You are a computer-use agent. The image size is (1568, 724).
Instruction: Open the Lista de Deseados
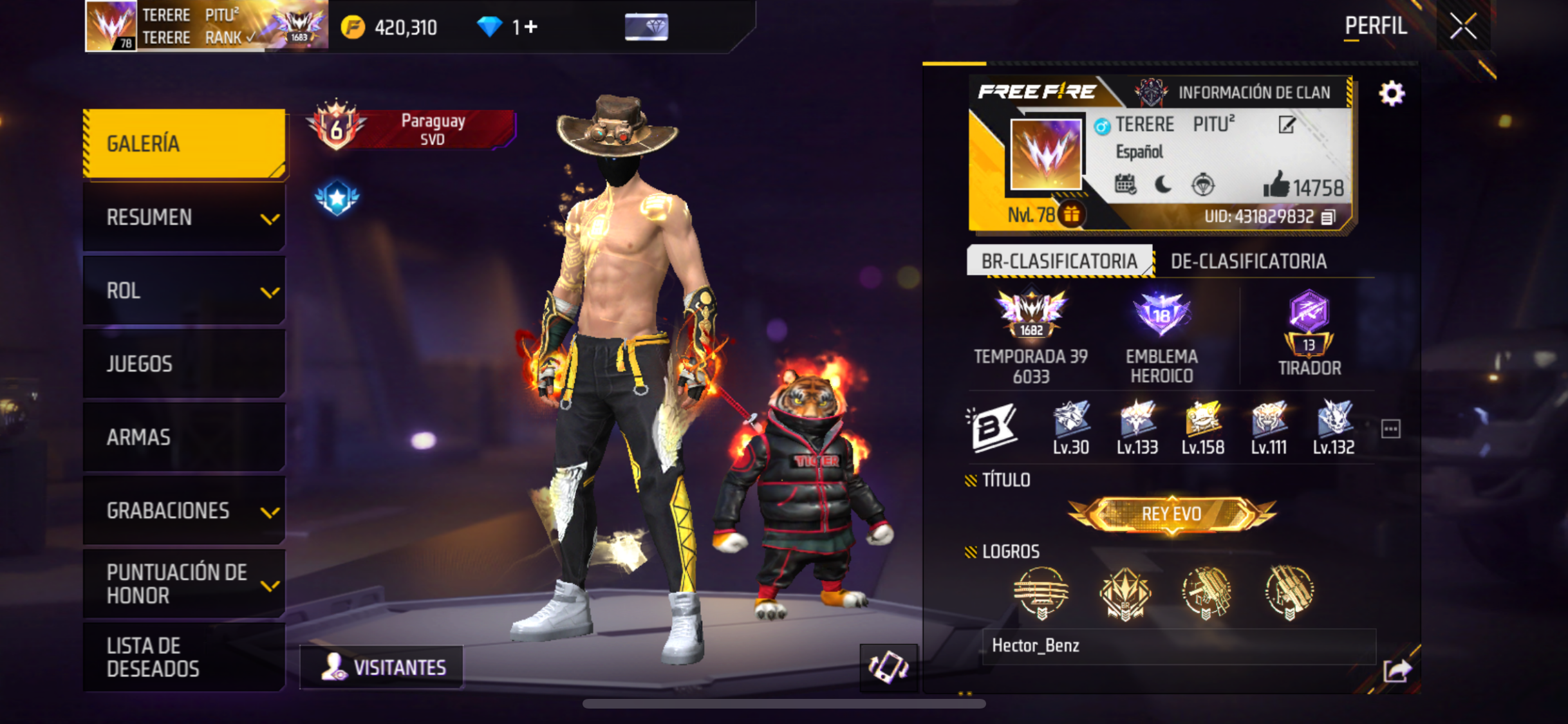185,657
